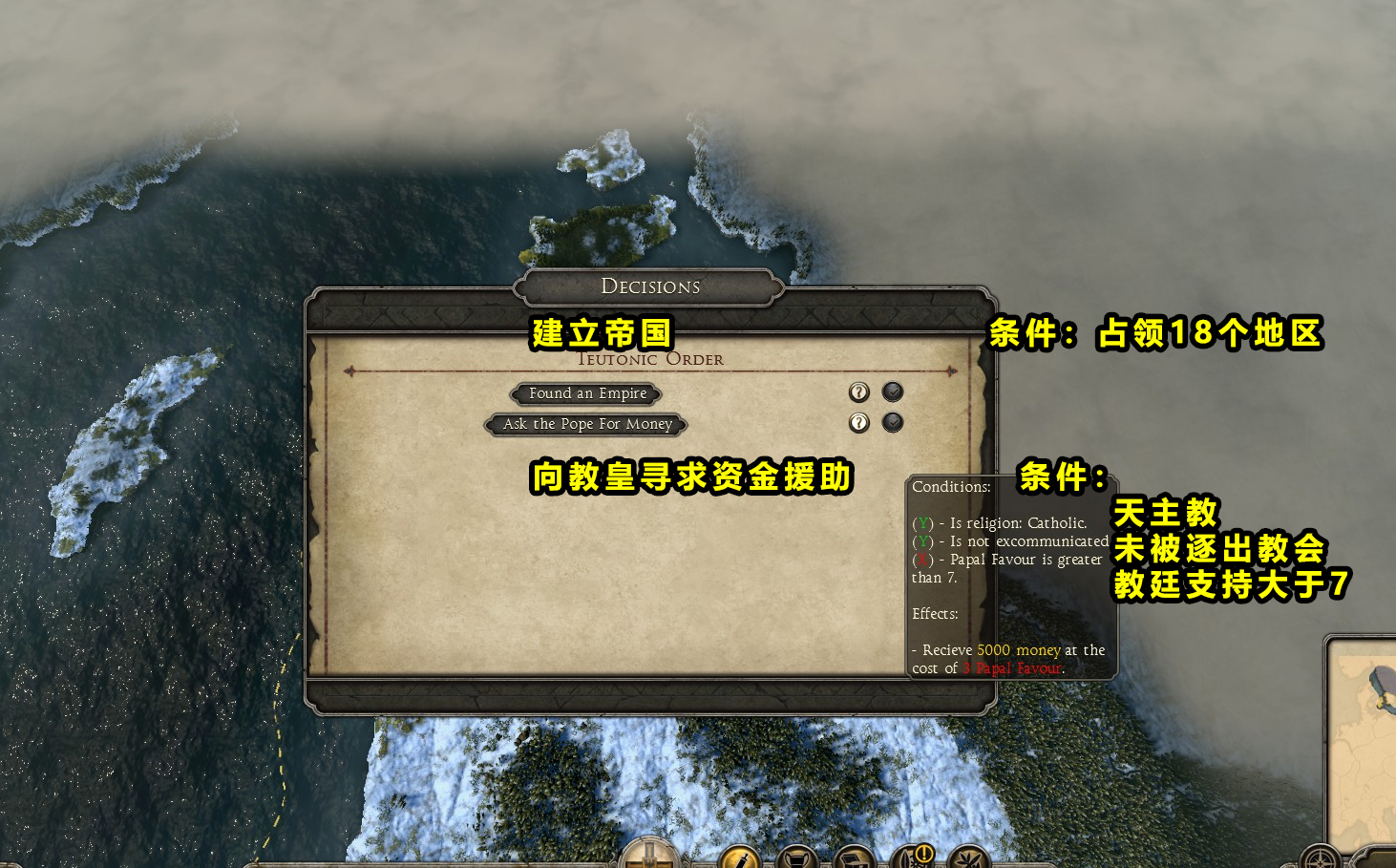1396x868 pixels.
Task: Select the leaf branch toolbar icon
Action: point(968,858)
